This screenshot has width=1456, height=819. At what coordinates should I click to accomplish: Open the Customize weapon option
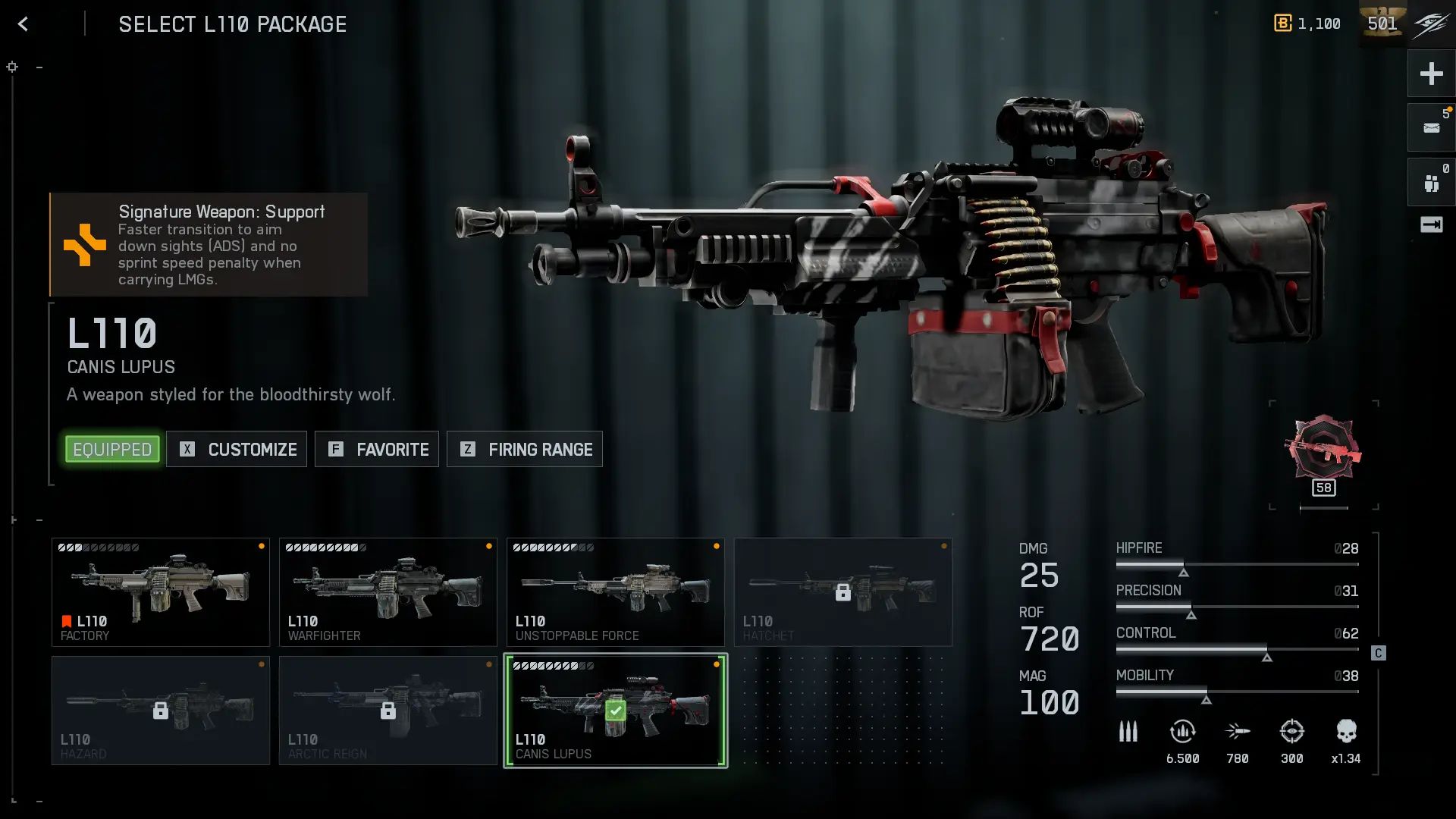point(237,450)
